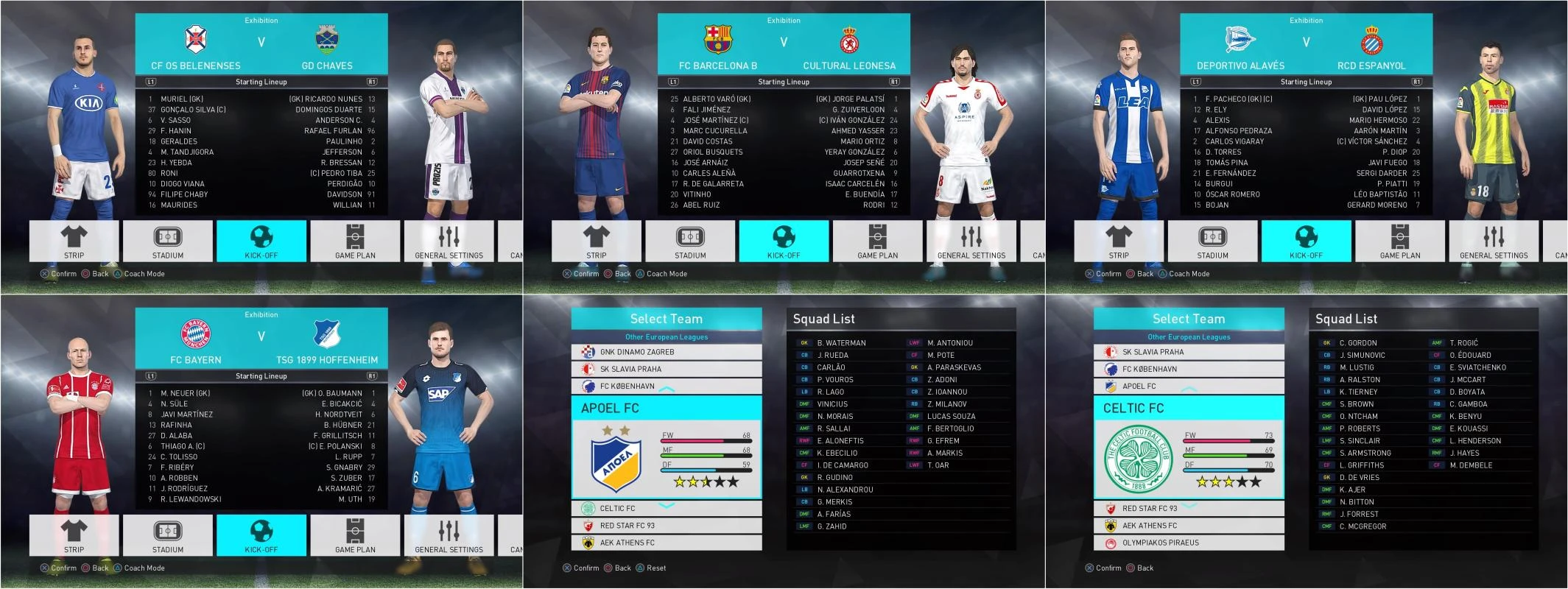
Task: Open the Stadium option in Barcelona B match menu
Action: coord(692,240)
